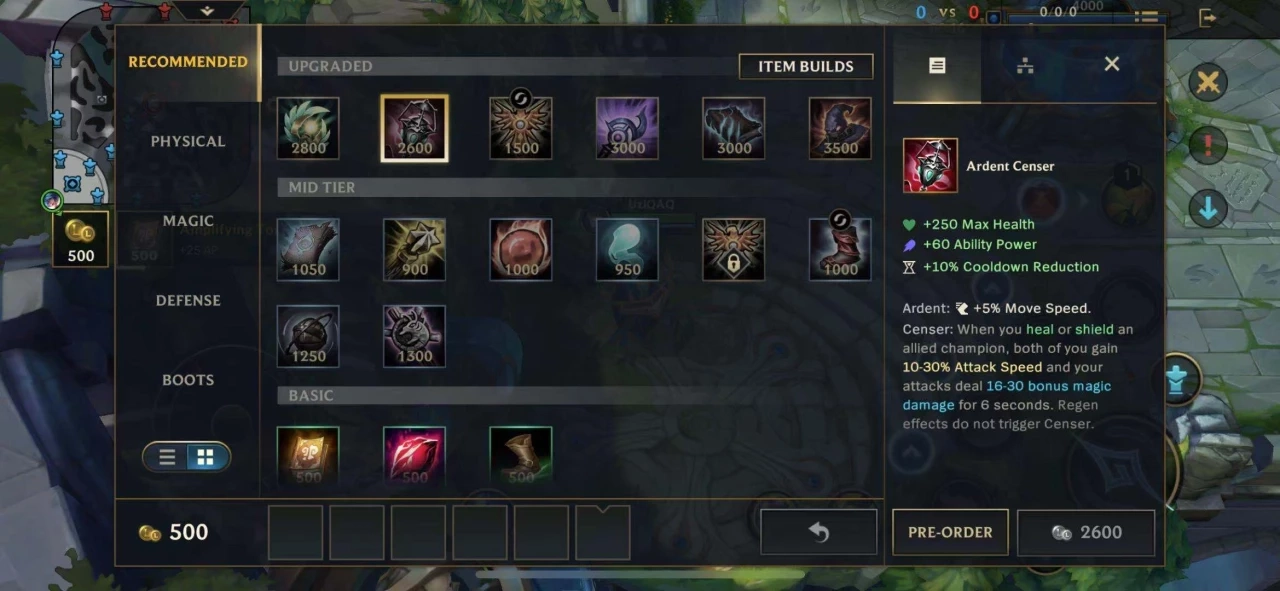Viewport: 1280px width, 591px height.
Task: Switch to the list view layout
Action: tap(167, 457)
